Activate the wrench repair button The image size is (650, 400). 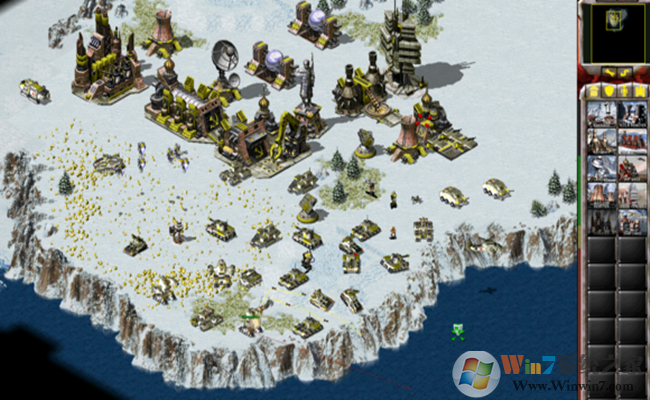click(x=607, y=73)
